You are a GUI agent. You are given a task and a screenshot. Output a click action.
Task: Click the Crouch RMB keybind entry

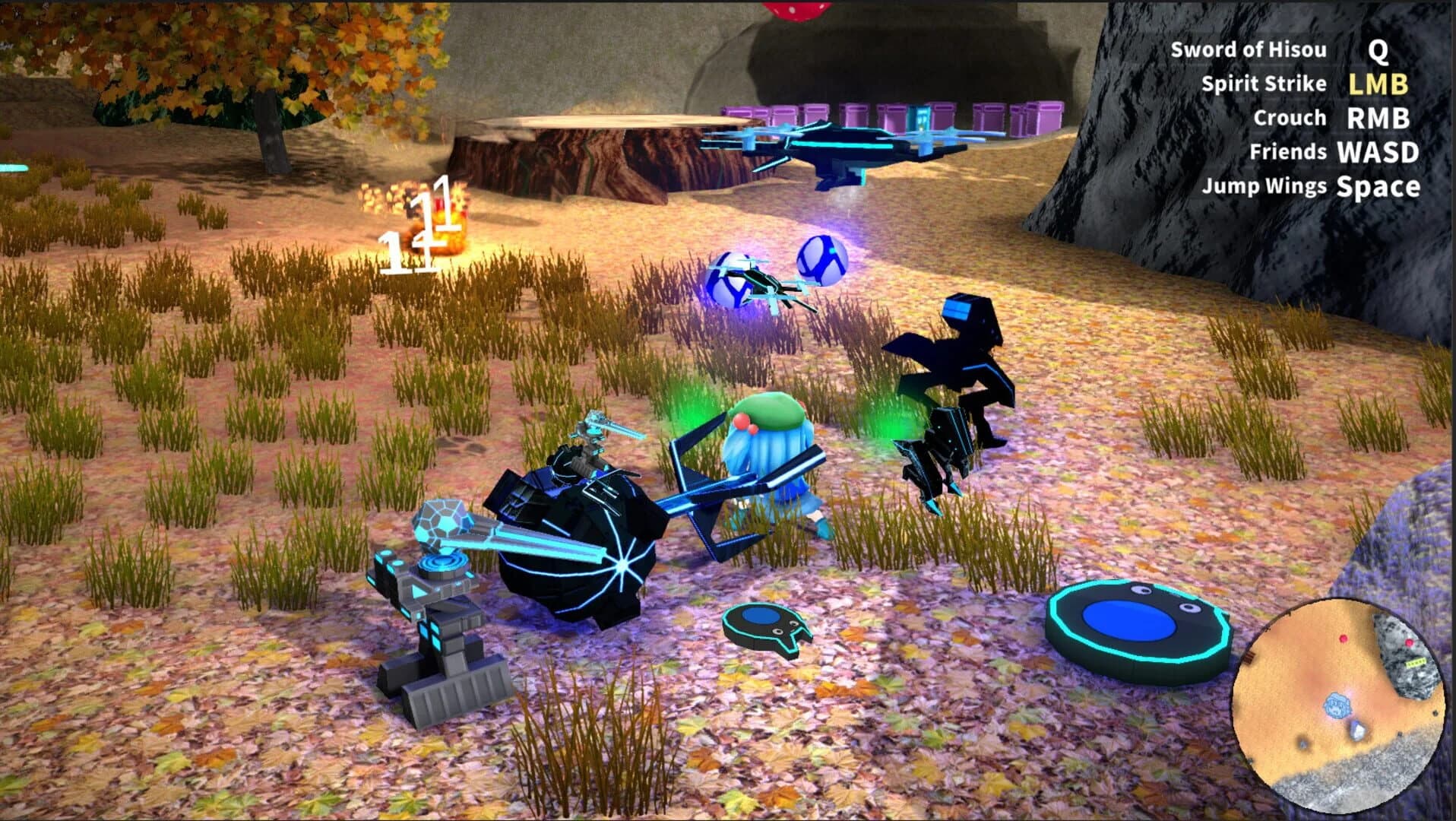click(1335, 118)
